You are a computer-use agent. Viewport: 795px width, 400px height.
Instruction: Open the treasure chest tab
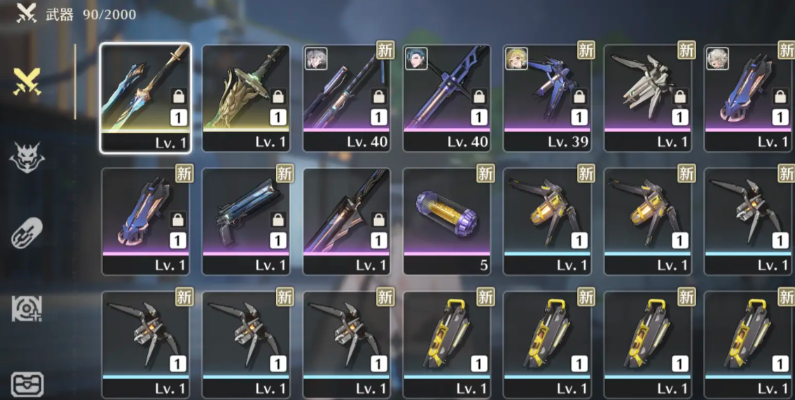pos(27,384)
